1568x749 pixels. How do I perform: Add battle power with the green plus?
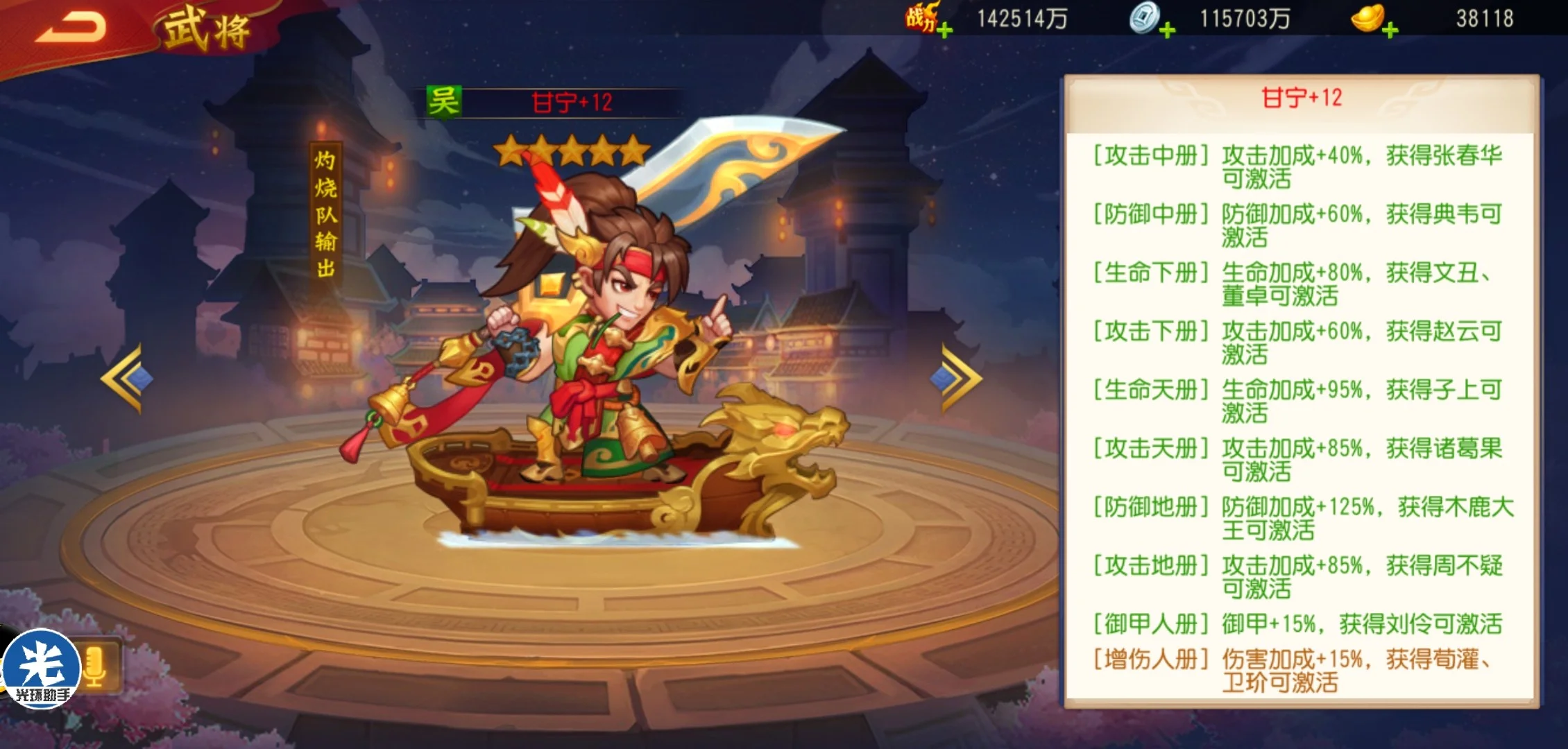[944, 30]
